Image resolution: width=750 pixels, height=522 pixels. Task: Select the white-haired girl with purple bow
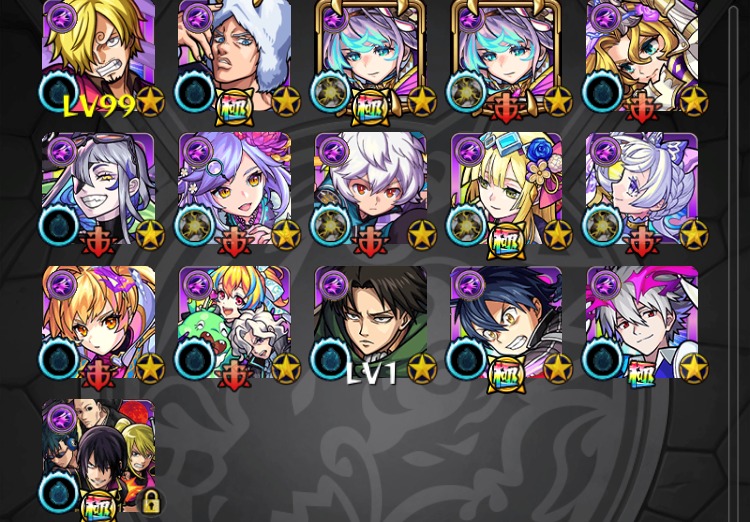tap(642, 190)
